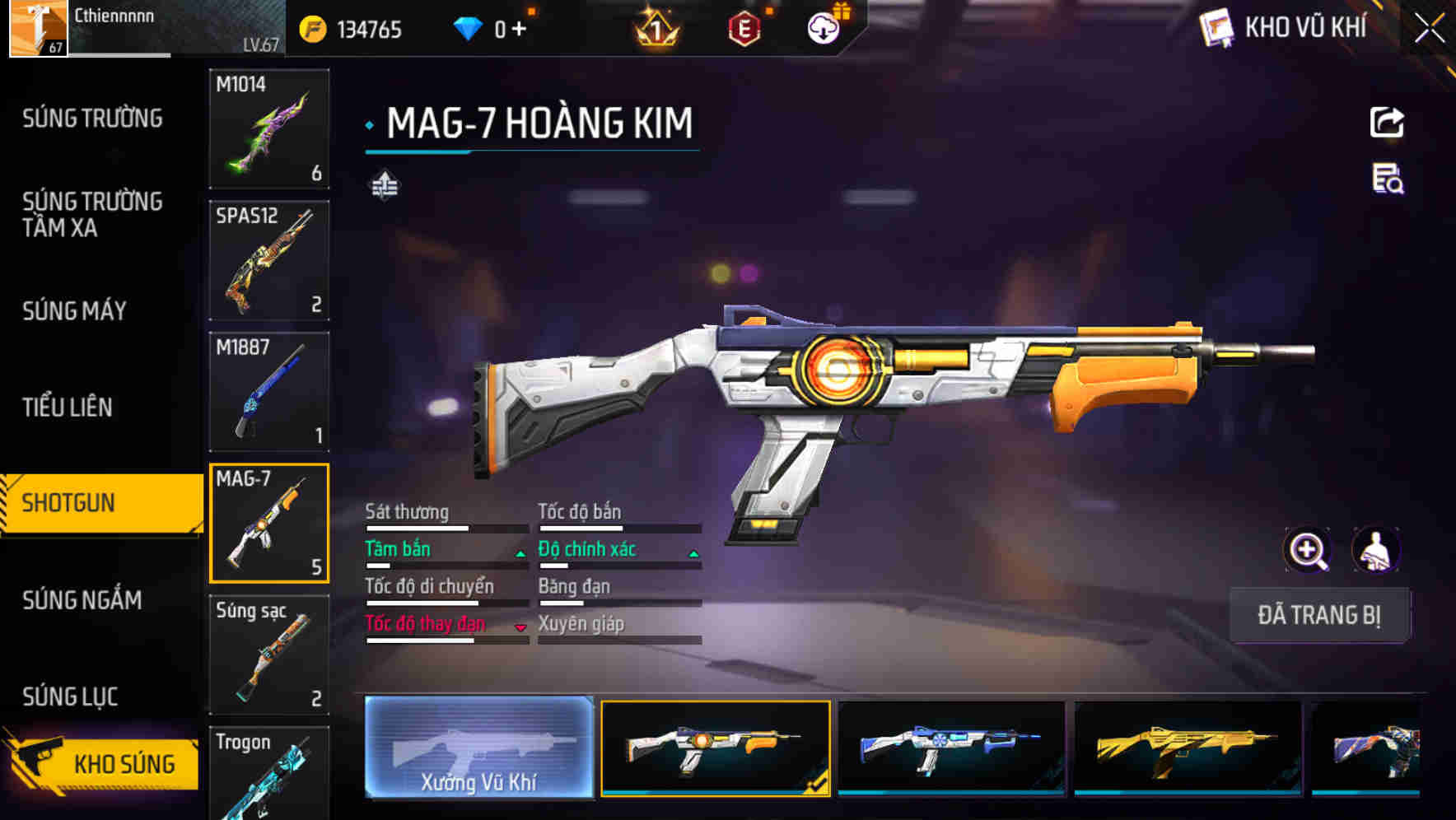Choose the SÚNG NGẮM category
Viewport: 1456px width, 820px height.
point(82,600)
